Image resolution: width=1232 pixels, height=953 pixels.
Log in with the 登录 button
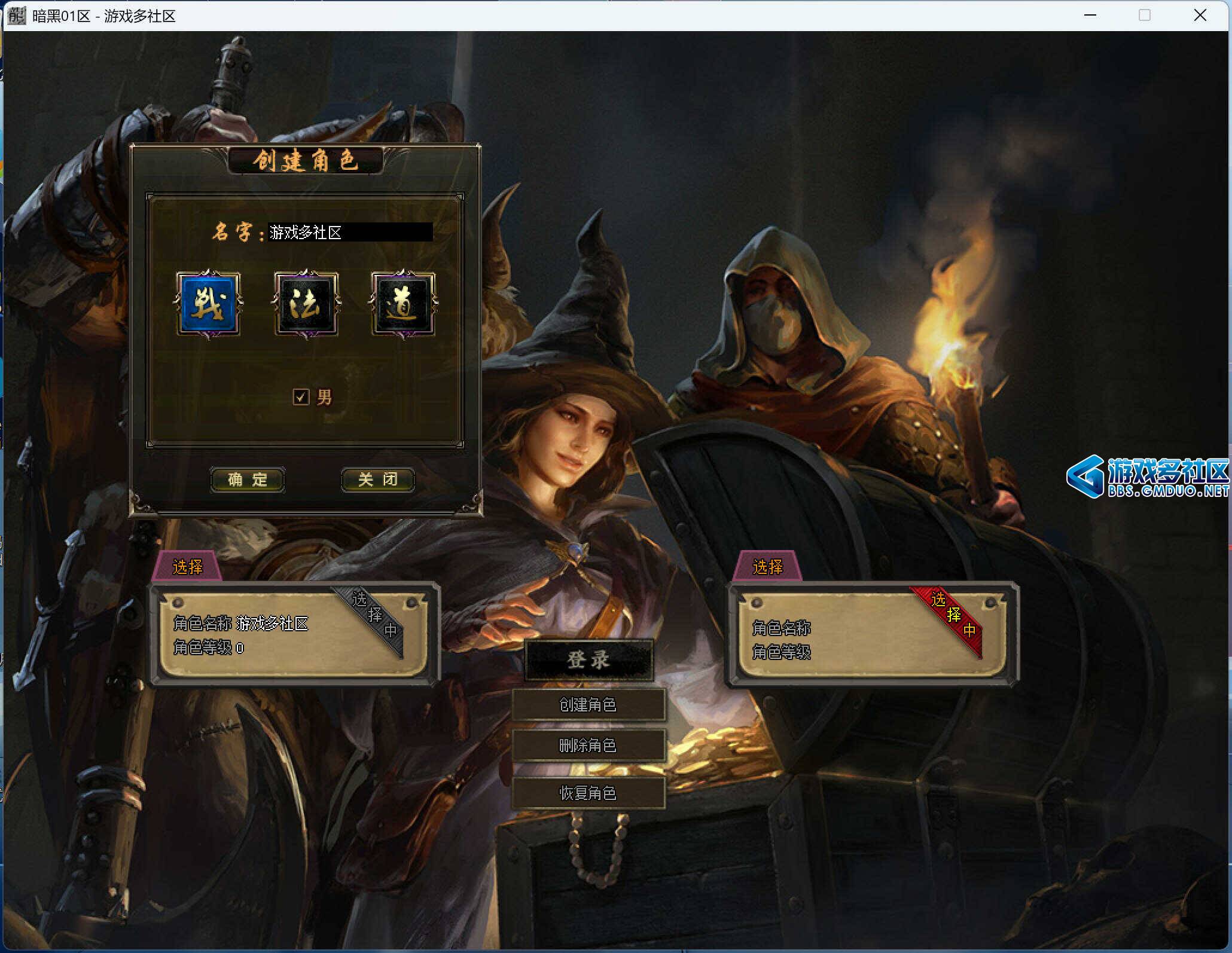click(x=588, y=660)
